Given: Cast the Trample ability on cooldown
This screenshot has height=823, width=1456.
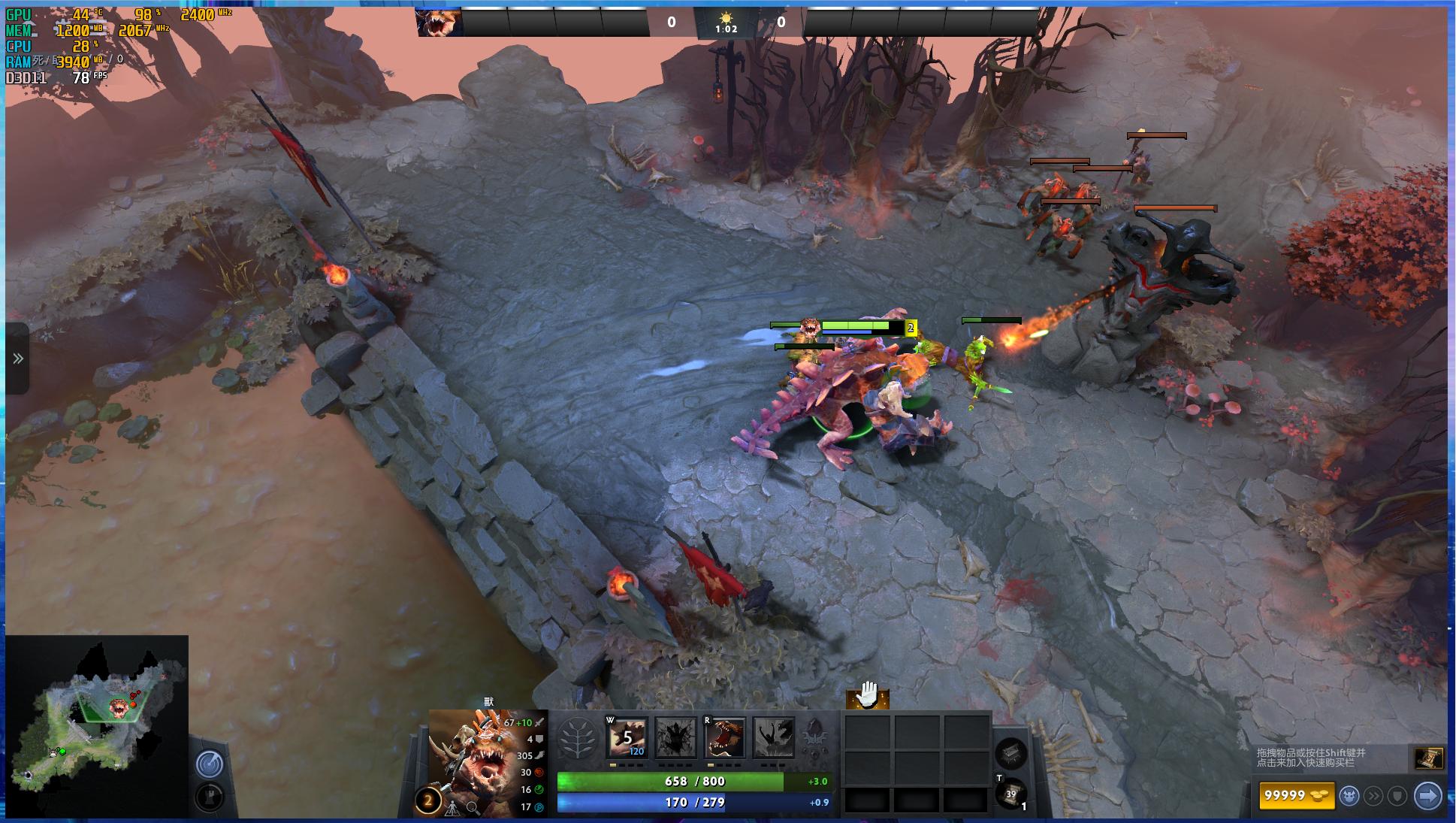Looking at the screenshot, I should tap(627, 738).
